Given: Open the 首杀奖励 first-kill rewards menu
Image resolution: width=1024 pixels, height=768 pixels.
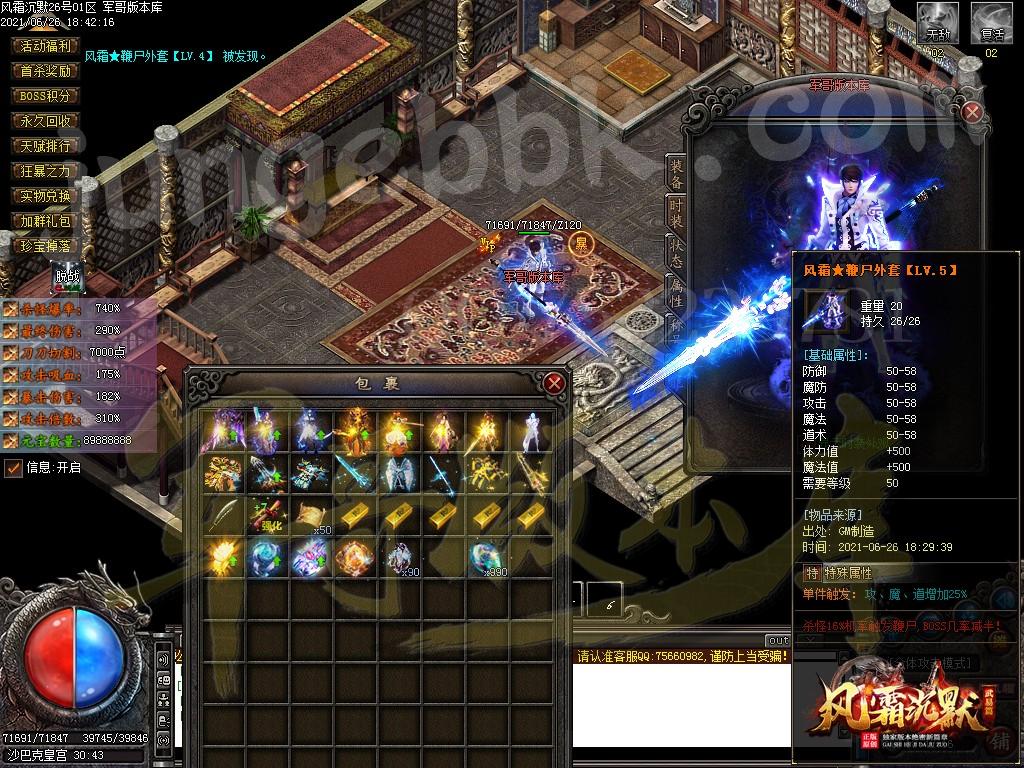Looking at the screenshot, I should [45, 71].
